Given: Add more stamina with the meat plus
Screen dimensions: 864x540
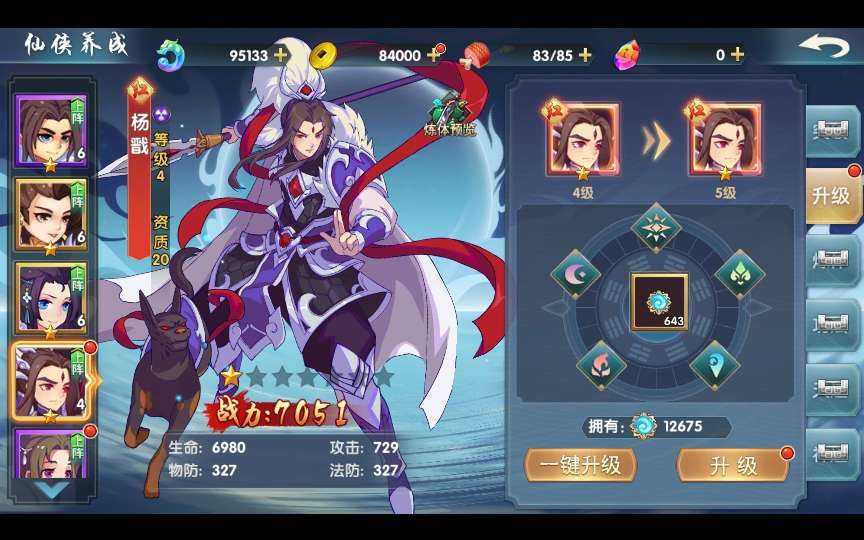Looking at the screenshot, I should [x=585, y=55].
